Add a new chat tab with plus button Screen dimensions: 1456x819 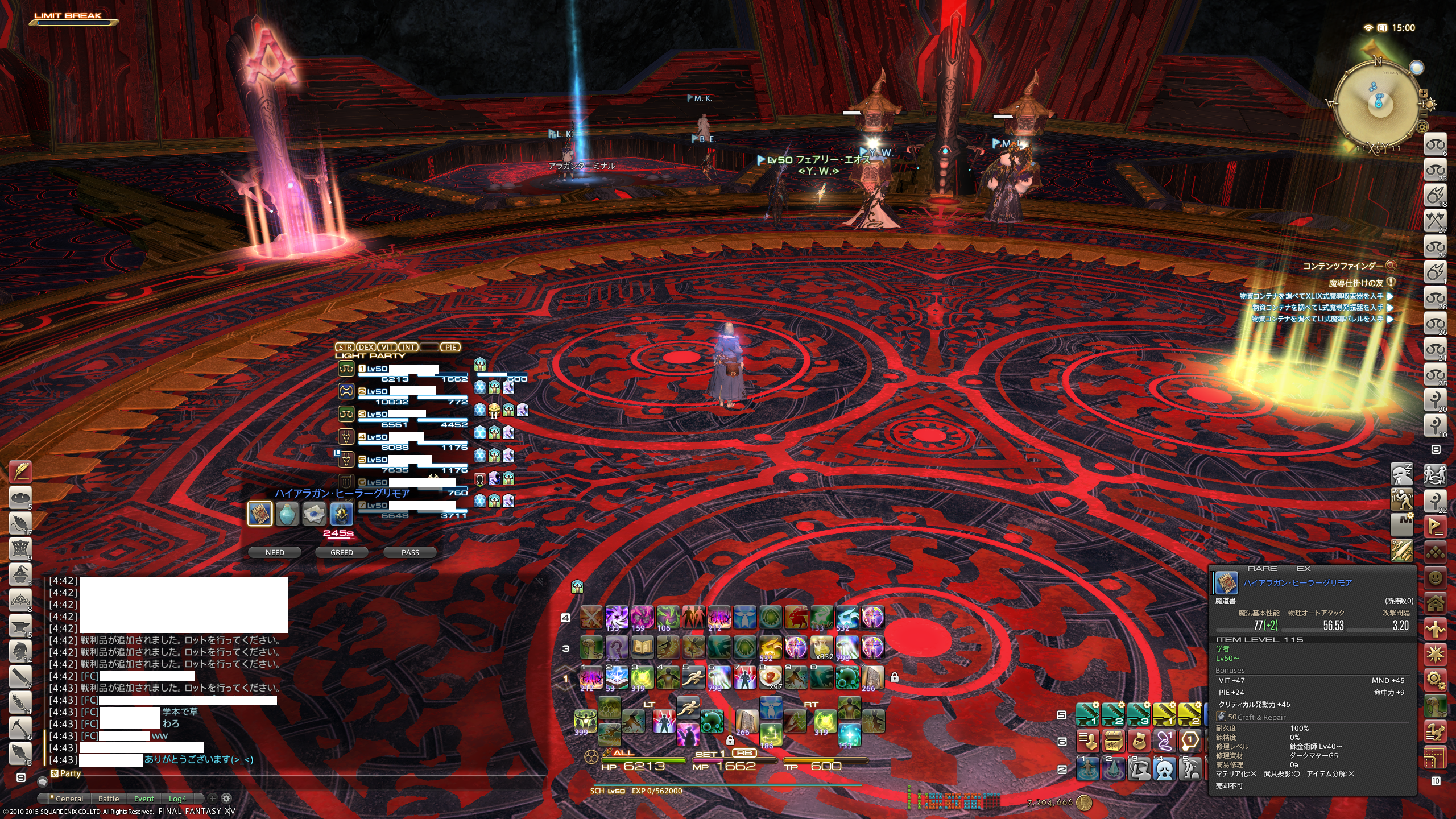[213, 798]
